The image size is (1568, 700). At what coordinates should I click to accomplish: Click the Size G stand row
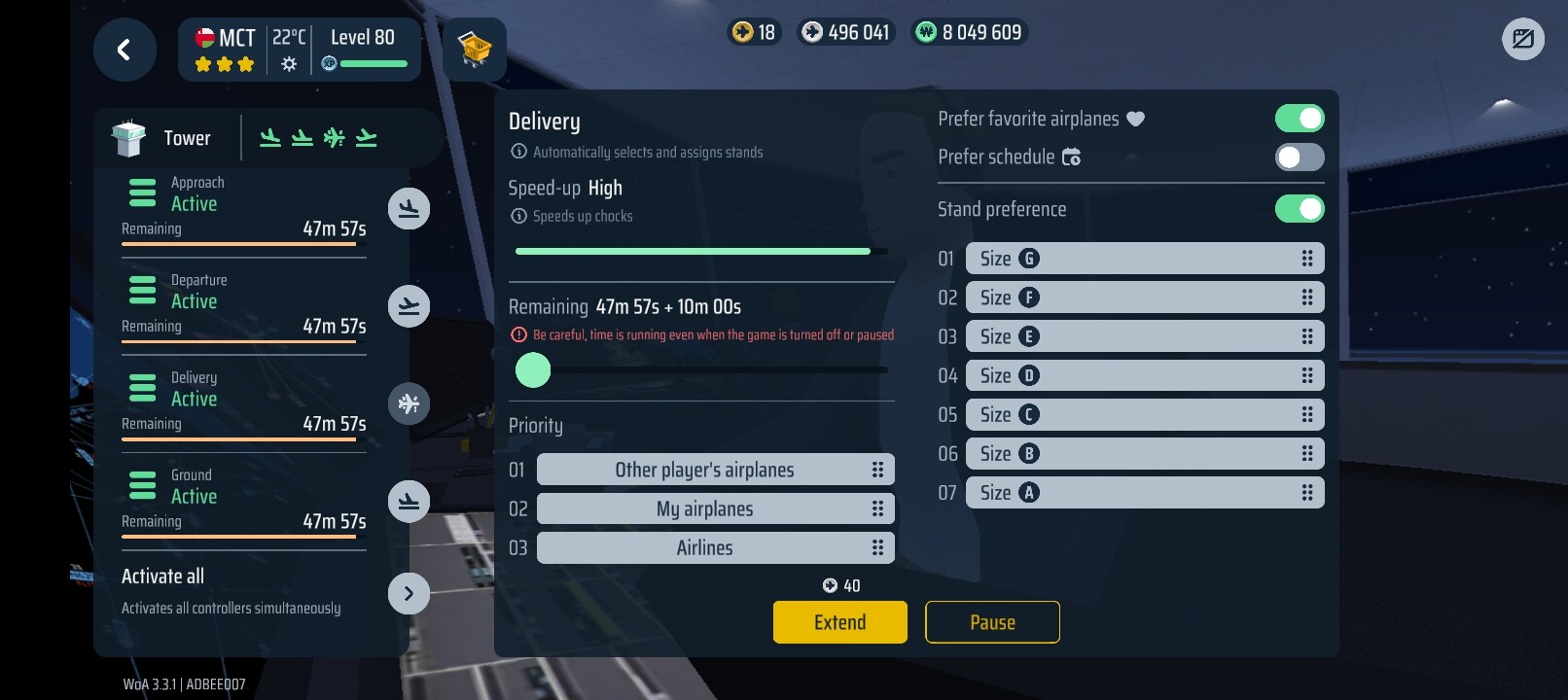(x=1144, y=259)
